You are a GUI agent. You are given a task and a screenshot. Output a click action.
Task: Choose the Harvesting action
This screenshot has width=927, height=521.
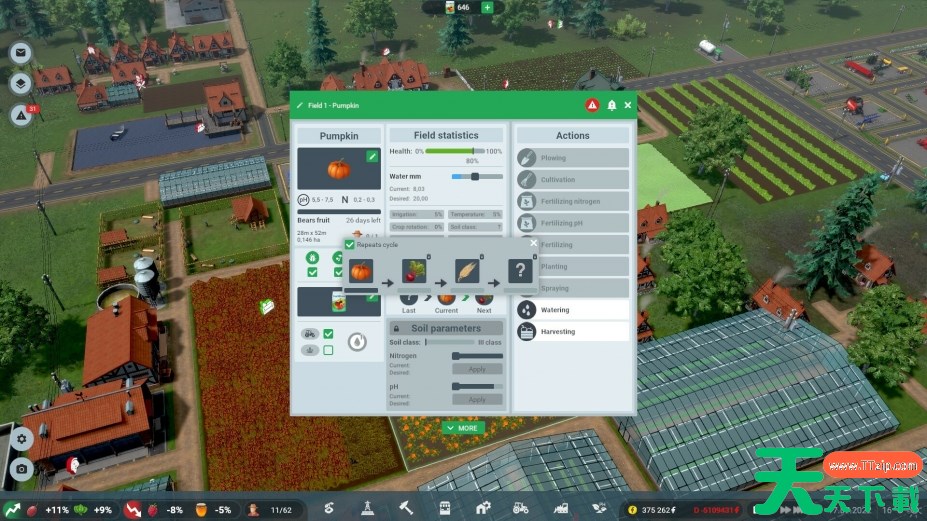pyautogui.click(x=573, y=332)
